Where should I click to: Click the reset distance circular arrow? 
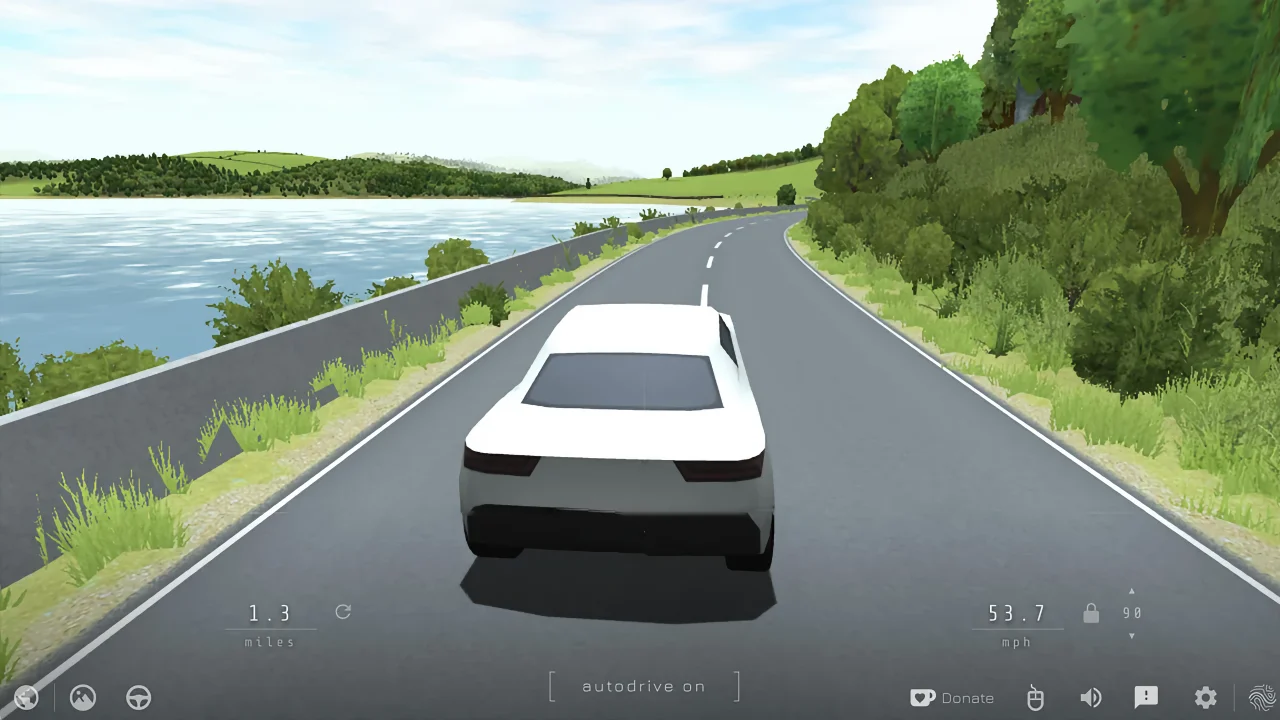tap(343, 612)
